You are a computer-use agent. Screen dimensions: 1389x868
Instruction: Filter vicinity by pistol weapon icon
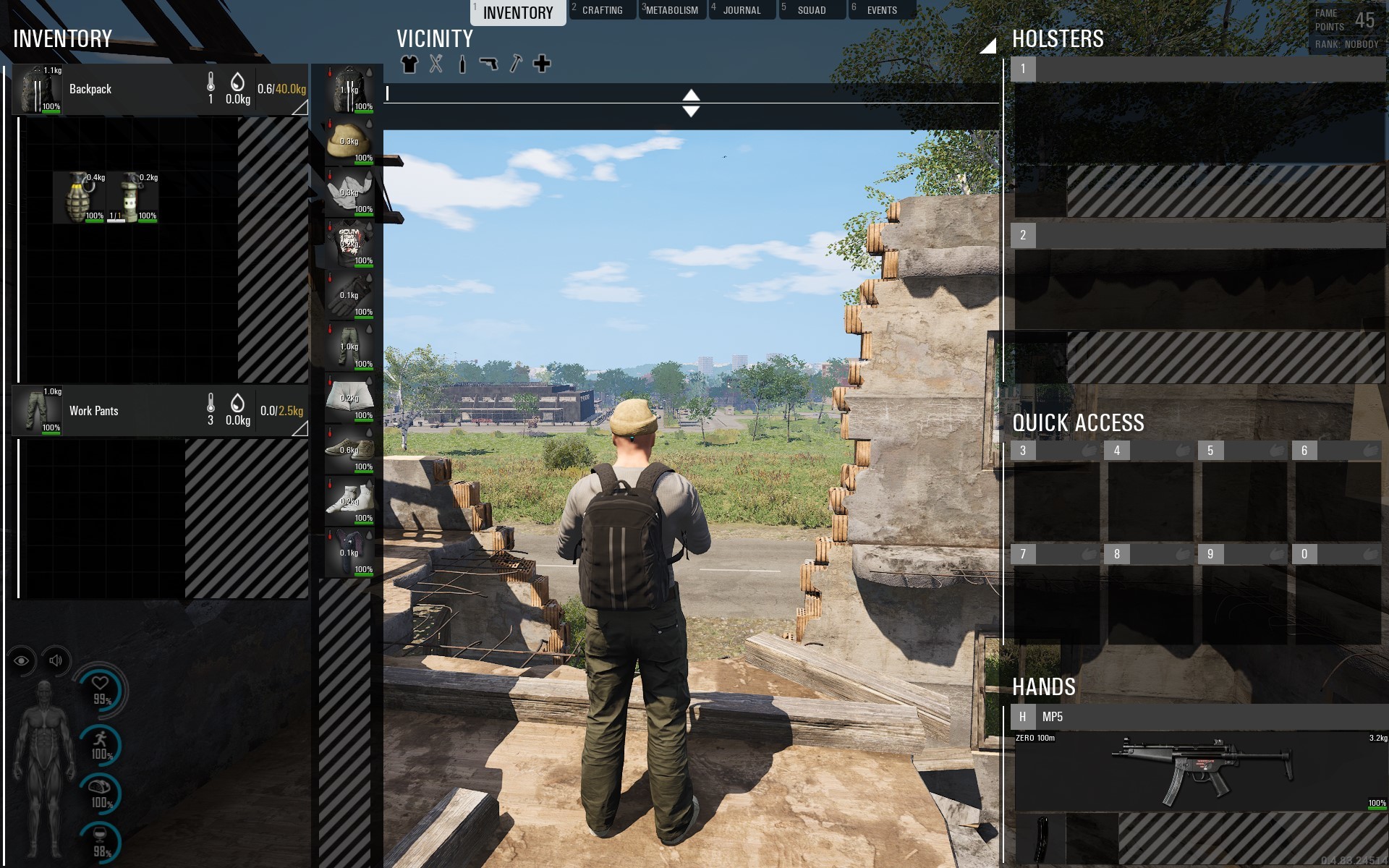489,64
